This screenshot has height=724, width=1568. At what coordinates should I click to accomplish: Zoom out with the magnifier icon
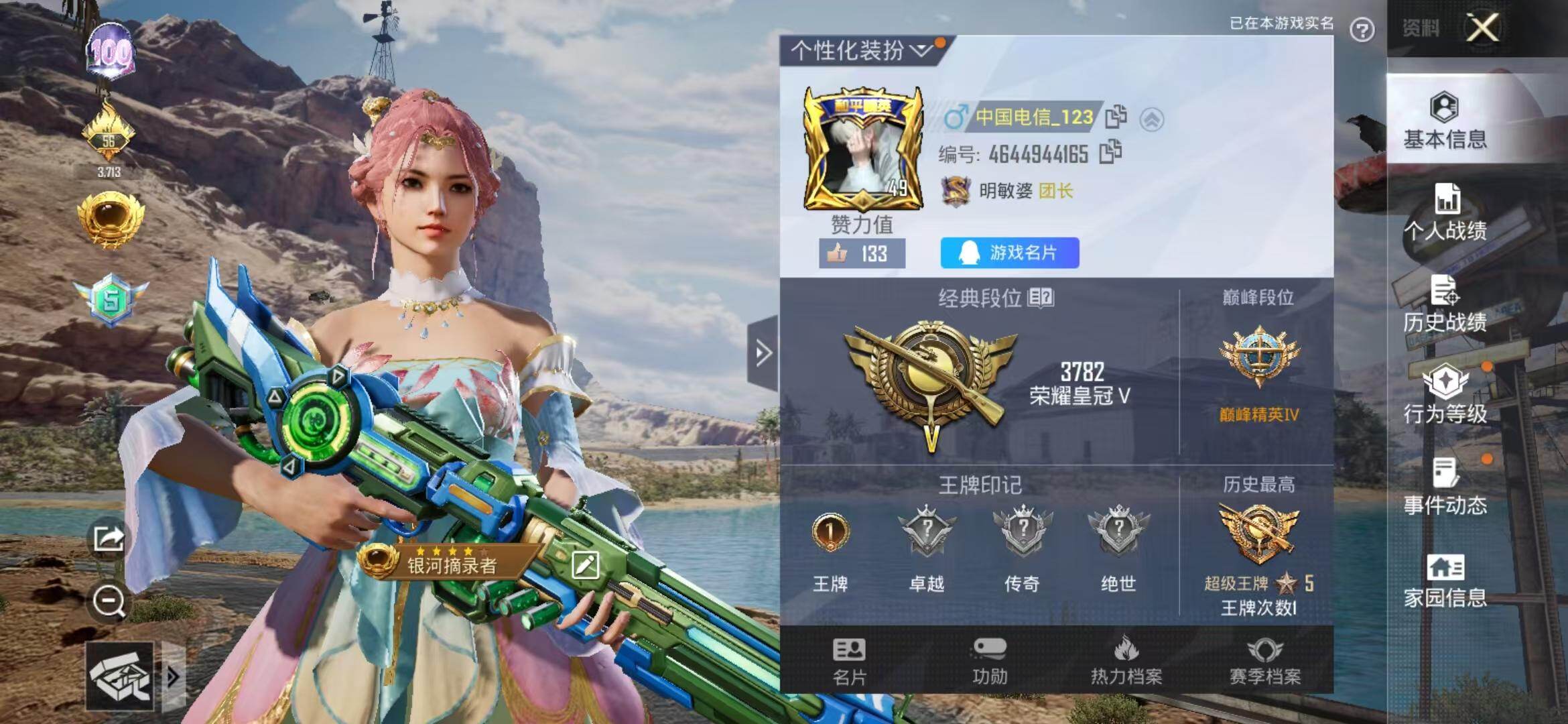(109, 601)
